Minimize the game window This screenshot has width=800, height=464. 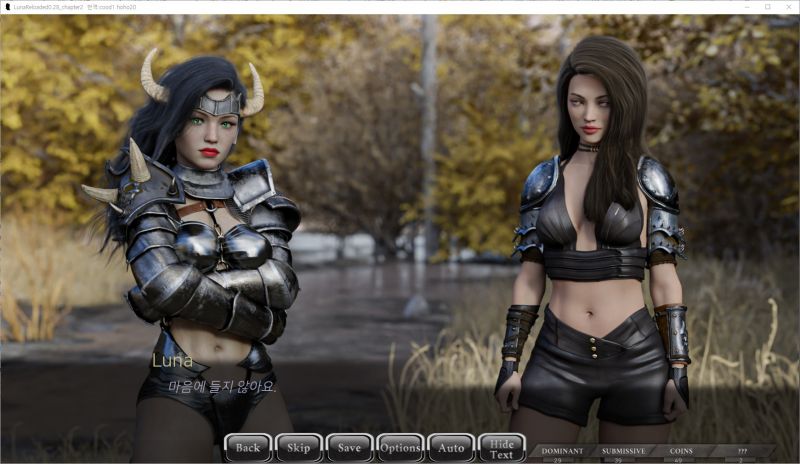click(747, 6)
